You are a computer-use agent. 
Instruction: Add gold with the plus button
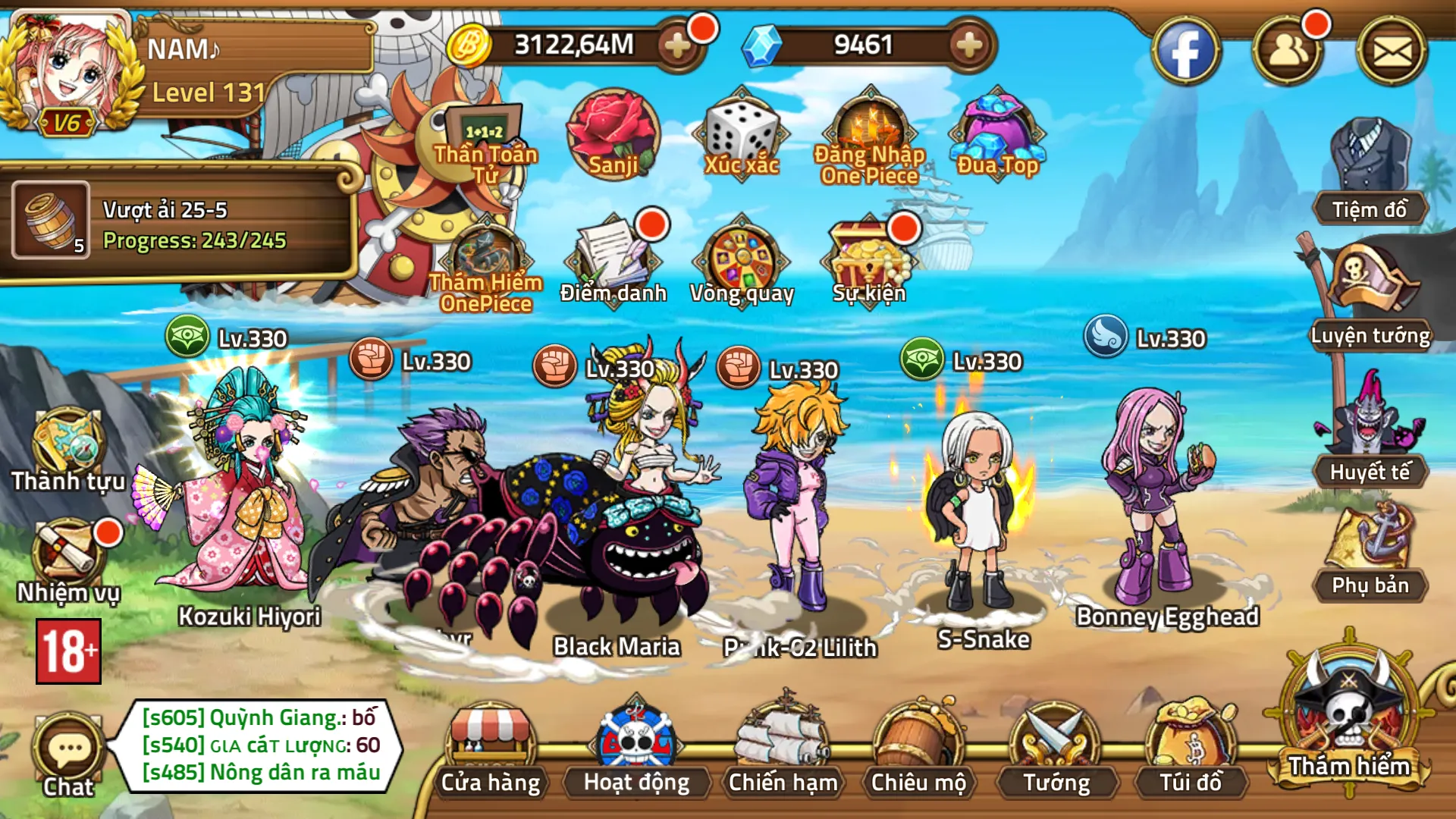673,45
